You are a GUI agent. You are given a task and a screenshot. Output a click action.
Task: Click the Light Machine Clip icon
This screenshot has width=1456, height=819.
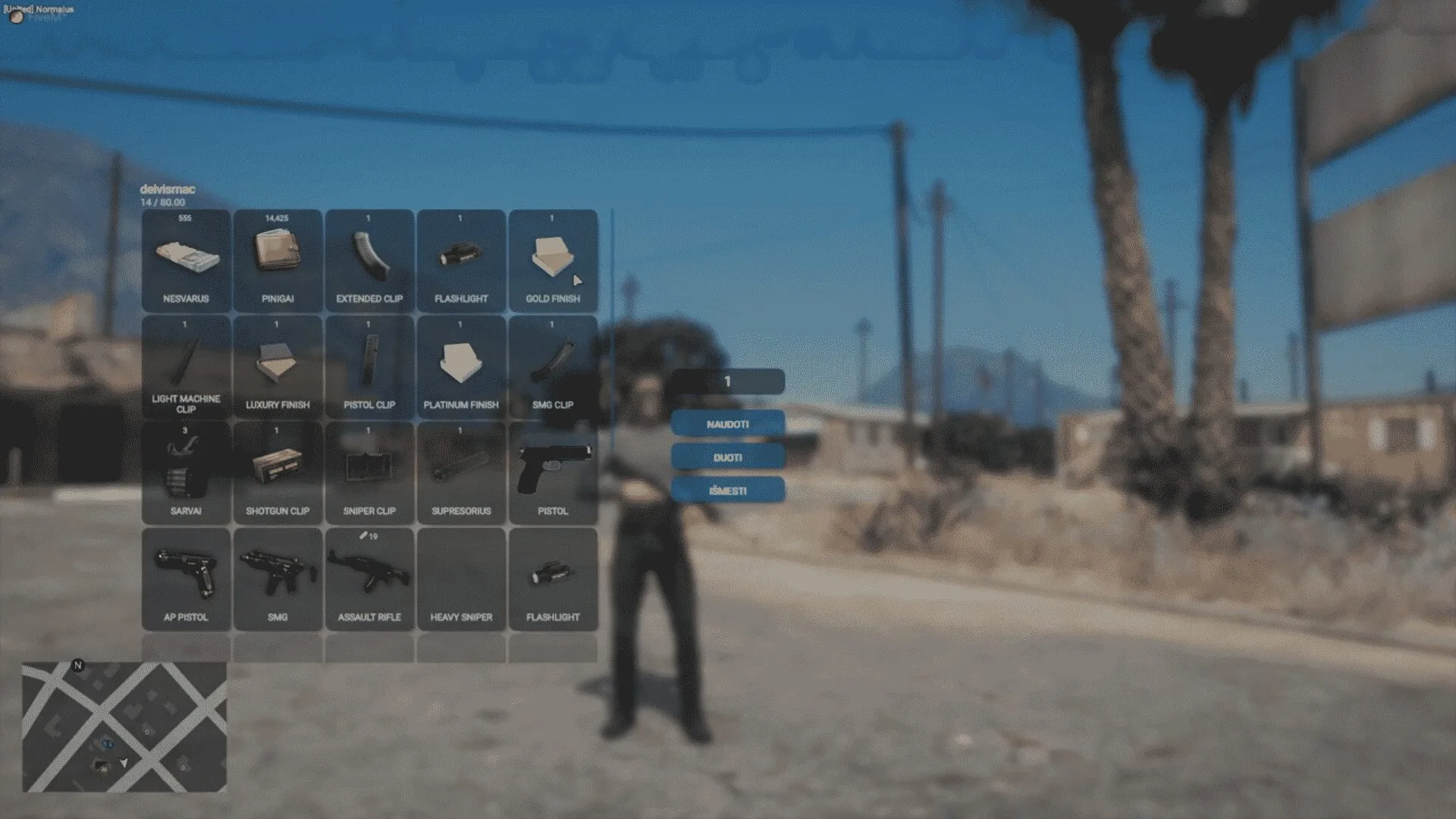pyautogui.click(x=185, y=364)
